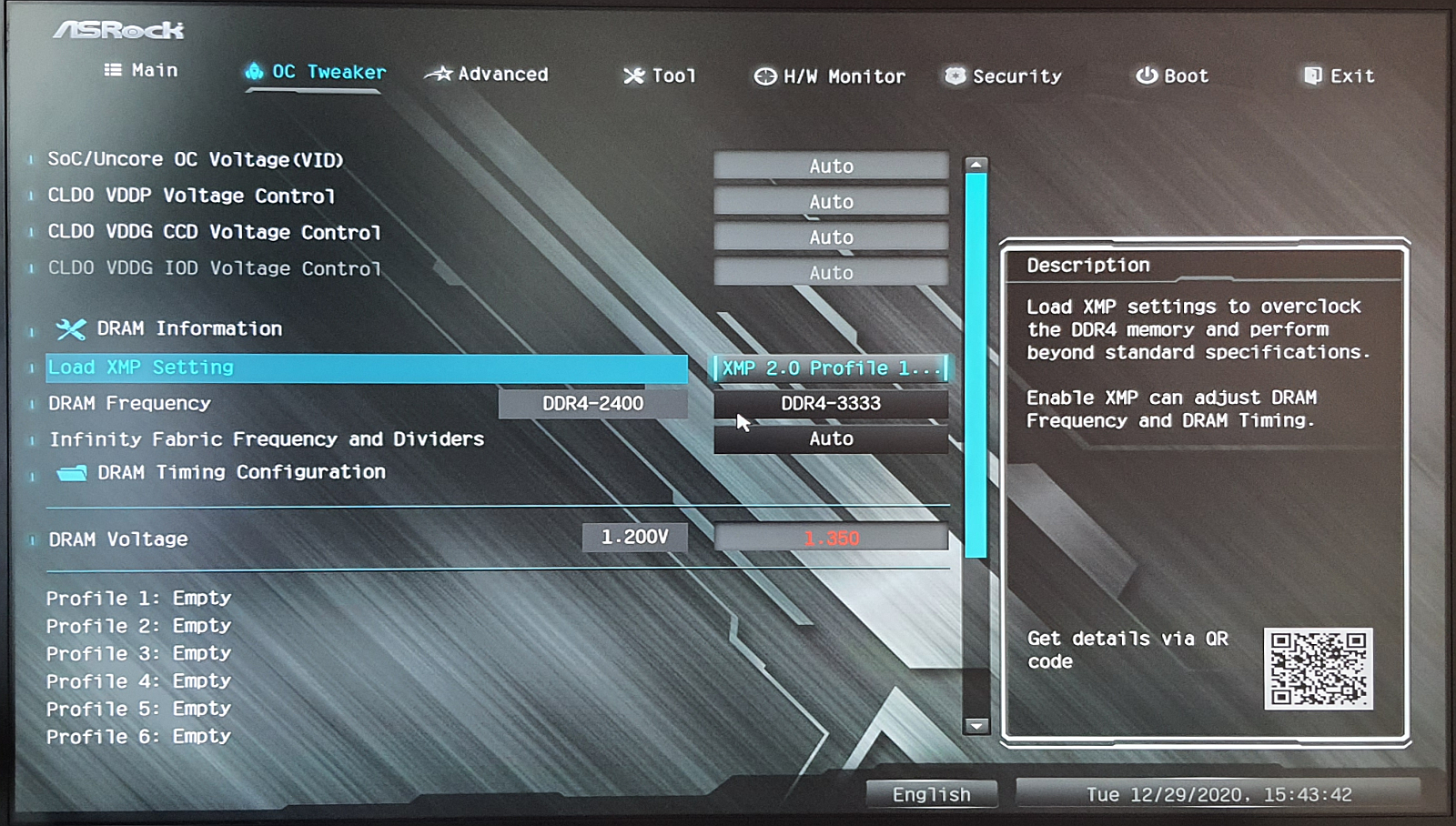Change the English language setting
The height and width of the screenshot is (826, 1456).
coord(931,794)
